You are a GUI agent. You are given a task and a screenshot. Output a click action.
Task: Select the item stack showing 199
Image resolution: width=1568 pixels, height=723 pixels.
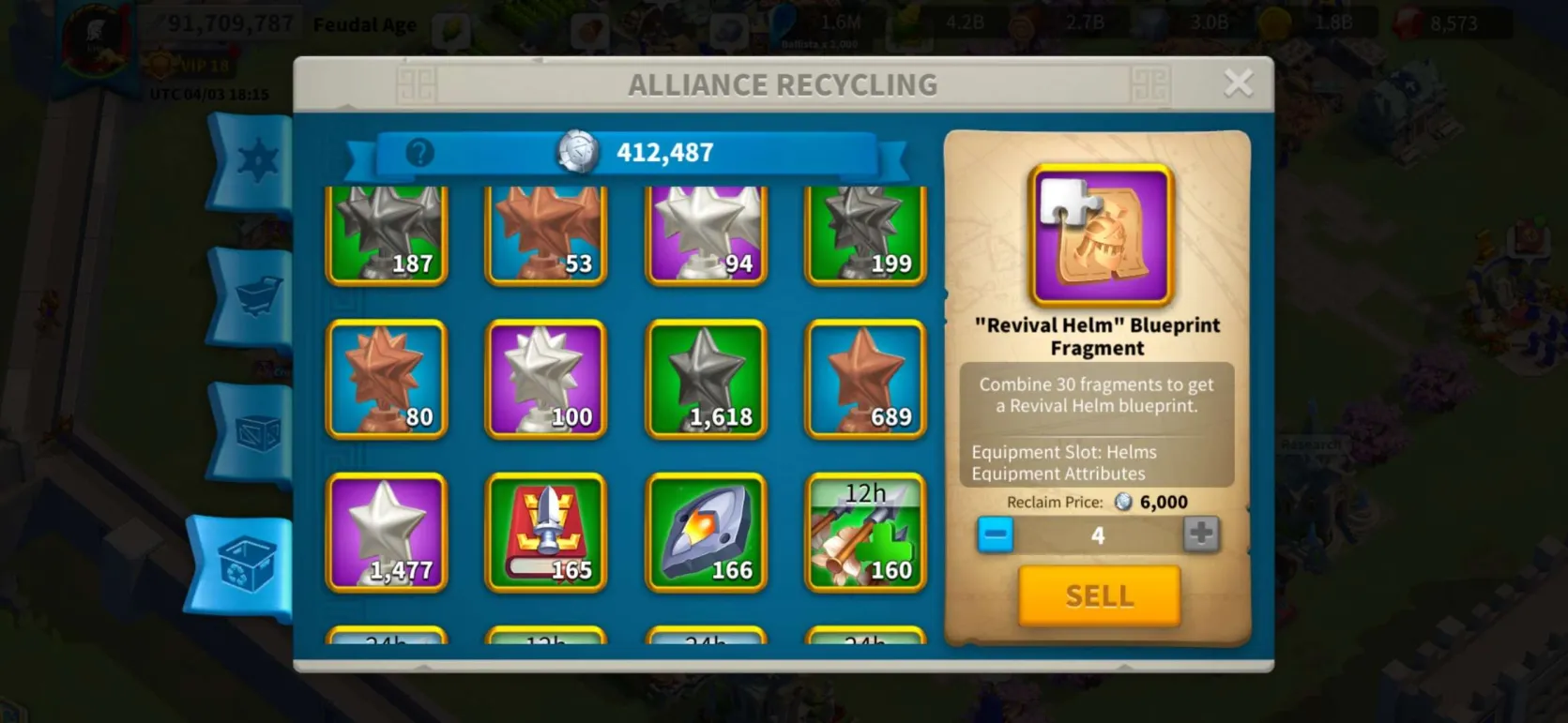point(865,234)
